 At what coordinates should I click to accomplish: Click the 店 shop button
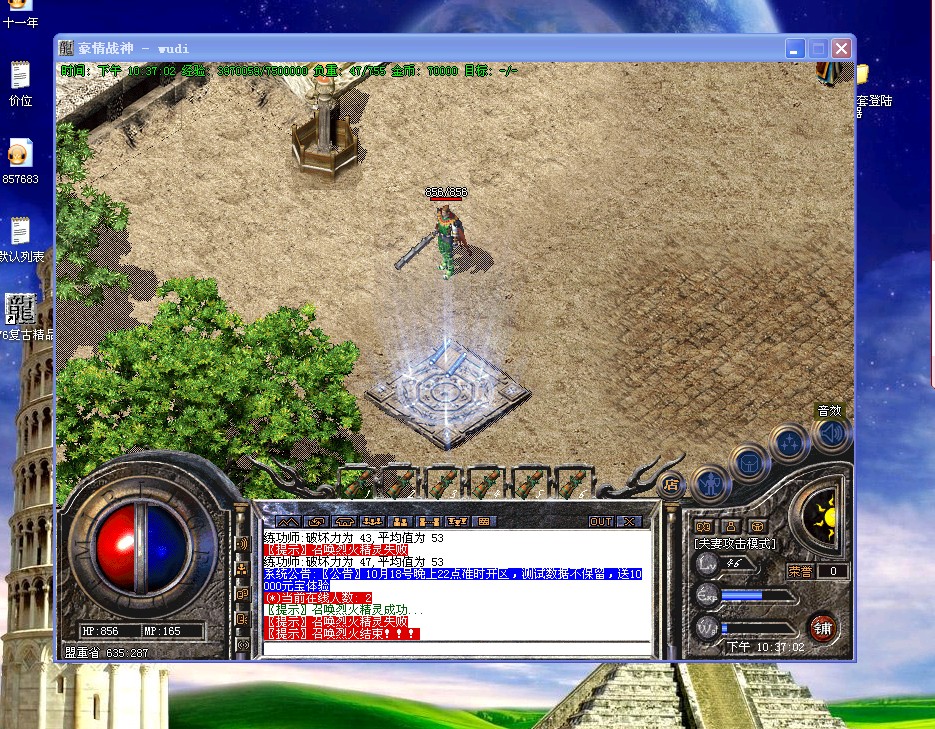click(671, 484)
